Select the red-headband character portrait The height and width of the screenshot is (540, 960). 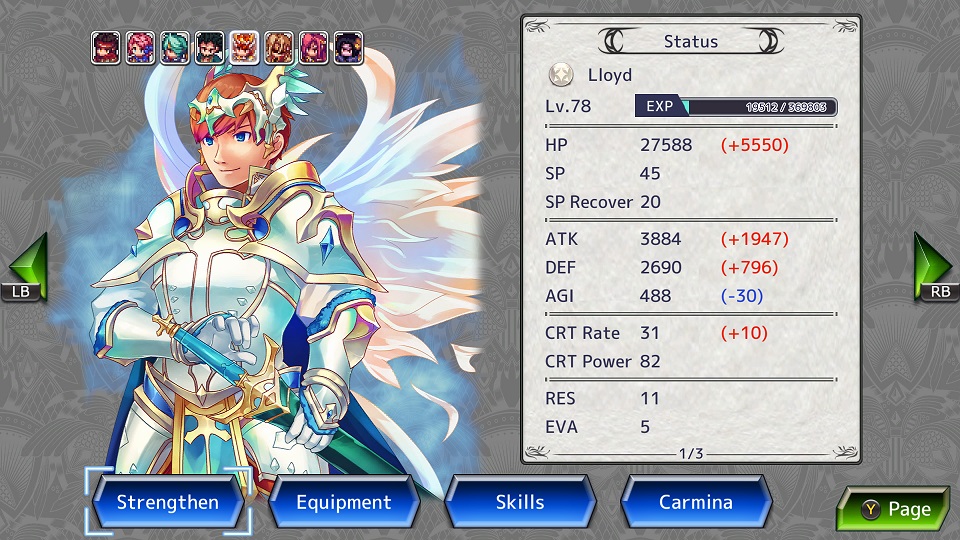pos(106,48)
